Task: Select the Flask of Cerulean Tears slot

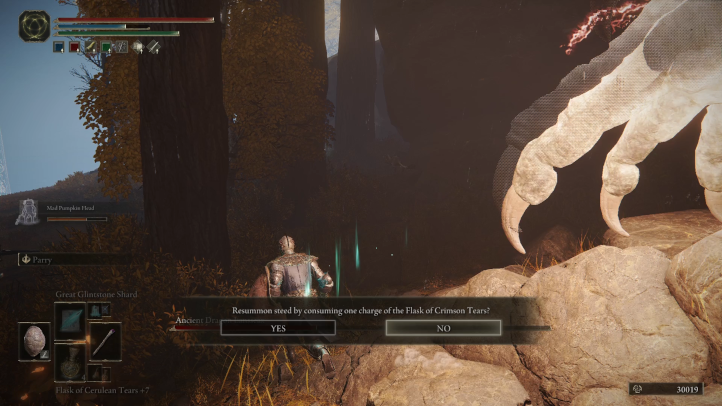Action: click(x=72, y=363)
